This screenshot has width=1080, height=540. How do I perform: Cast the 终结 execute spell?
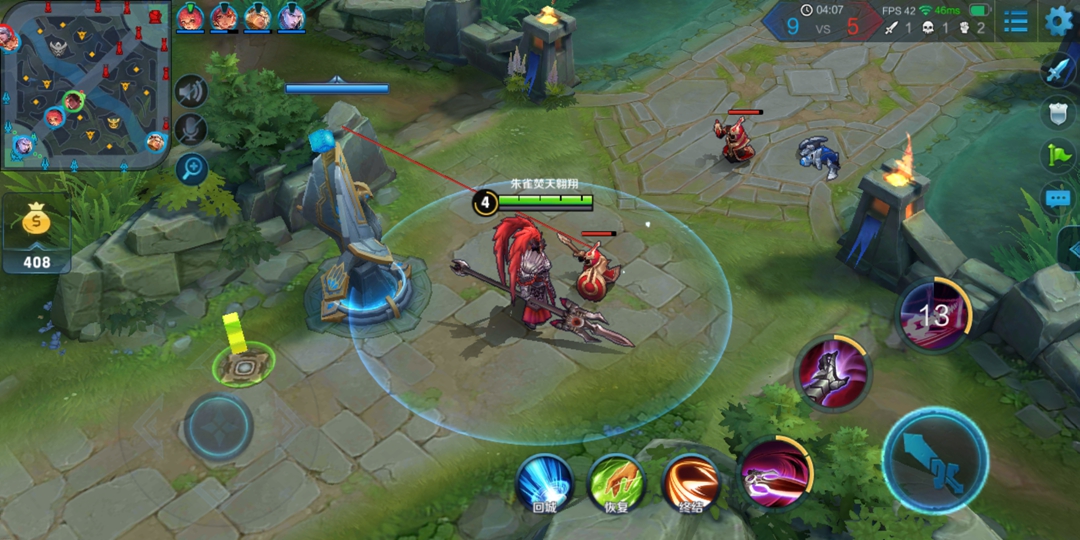coord(690,480)
